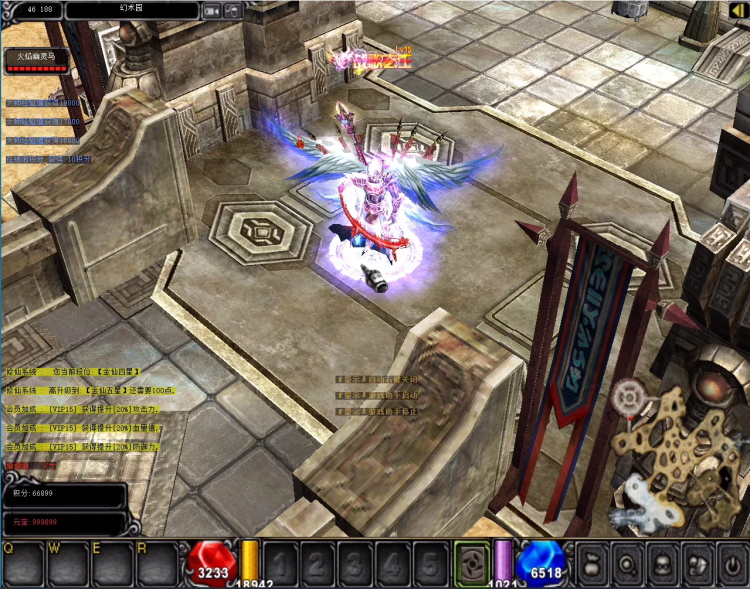This screenshot has height=589, width=750.
Task: Select the Q skill slot
Action: (x=22, y=565)
